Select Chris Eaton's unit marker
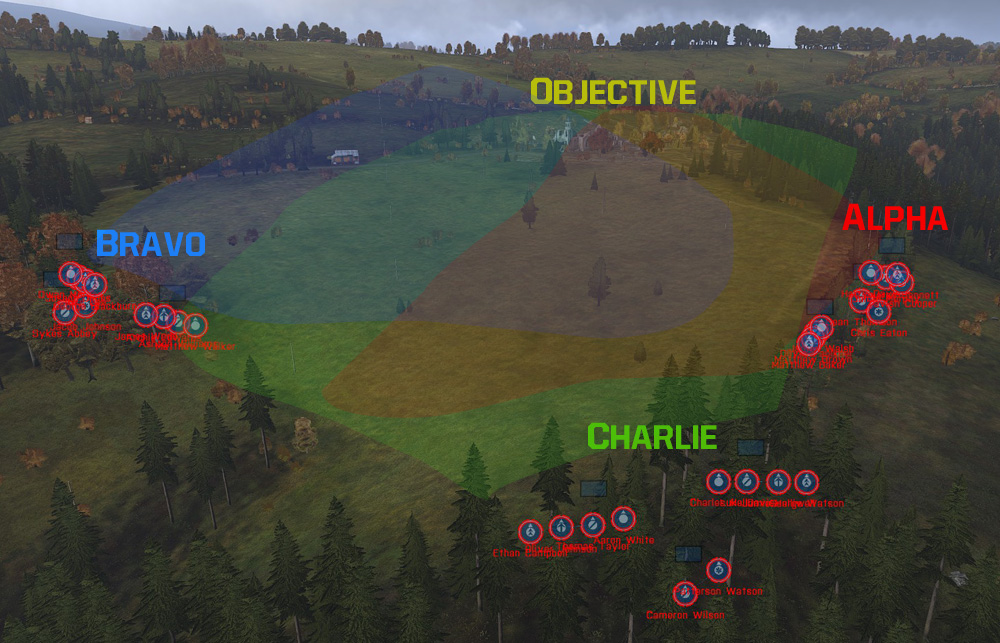Viewport: 1000px width, 643px height. [x=879, y=312]
